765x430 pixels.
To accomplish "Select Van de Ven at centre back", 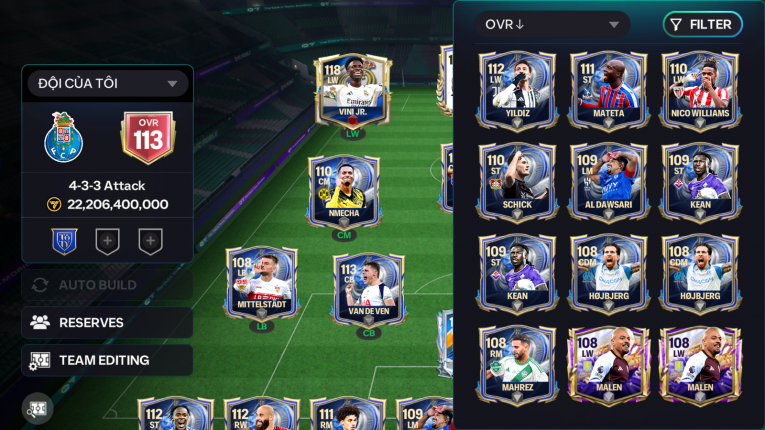I will tap(370, 292).
